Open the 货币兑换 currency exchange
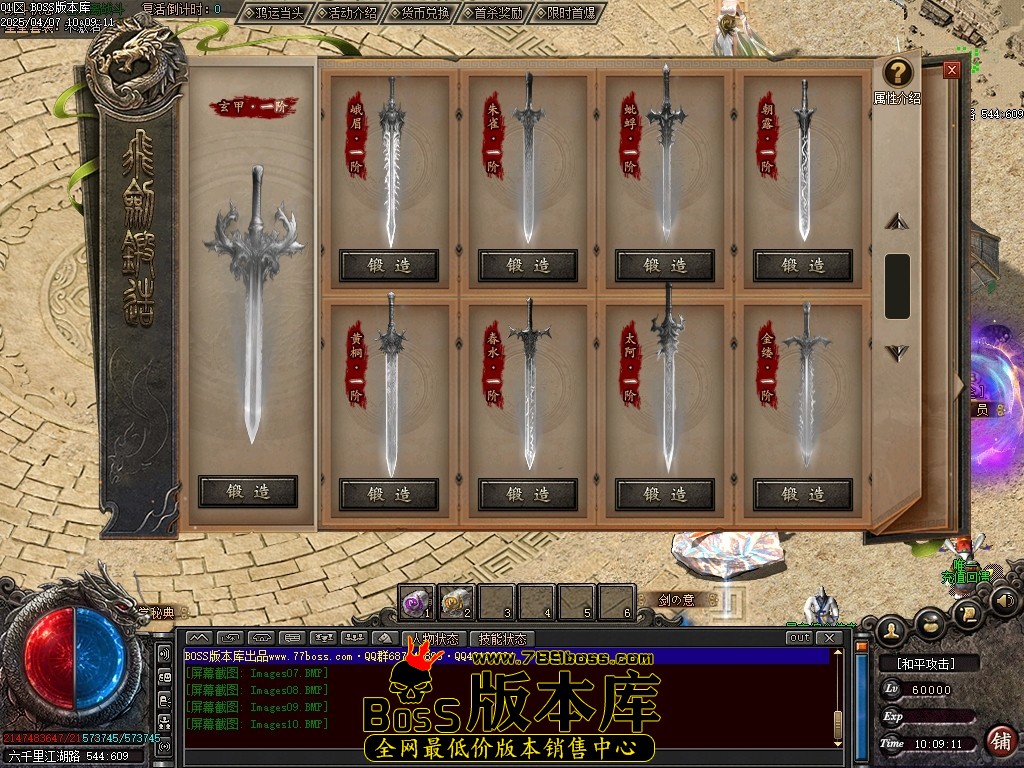This screenshot has height=768, width=1024. 420,13
